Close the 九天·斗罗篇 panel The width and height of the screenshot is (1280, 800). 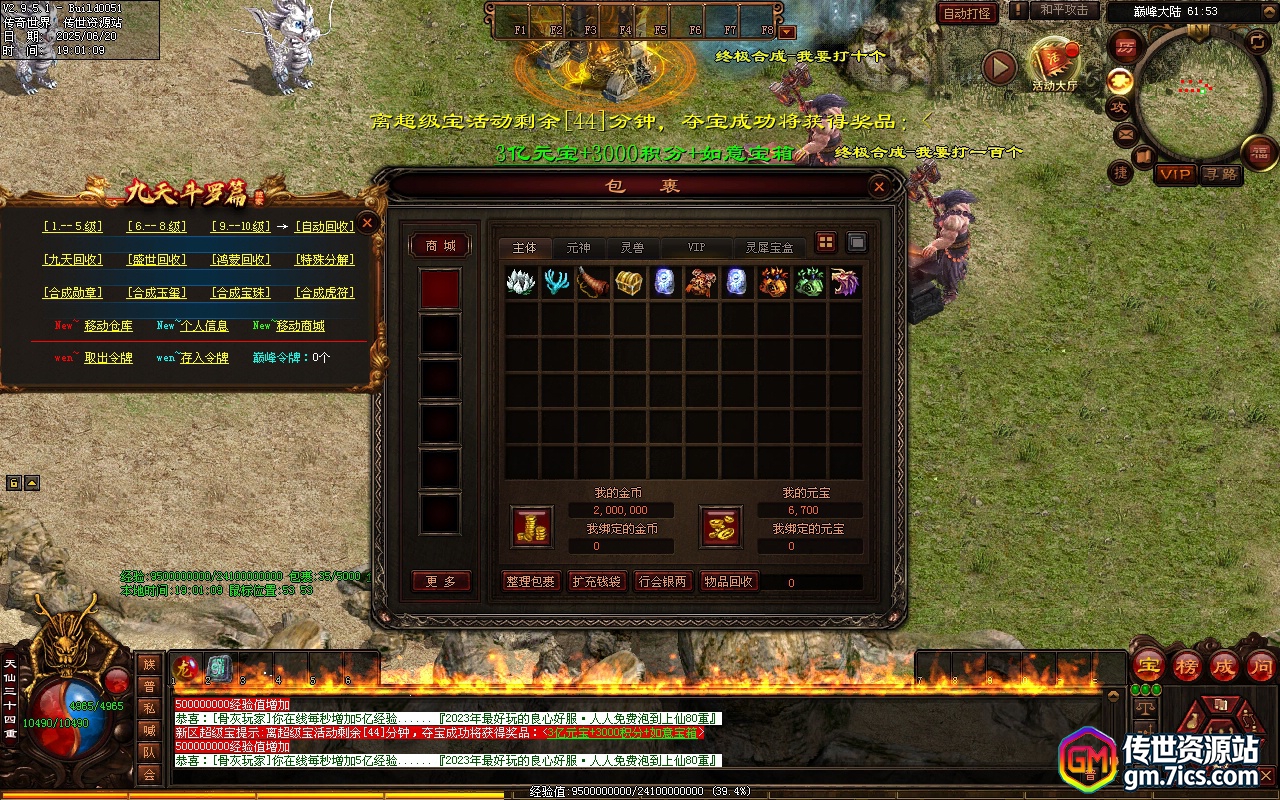[x=368, y=223]
